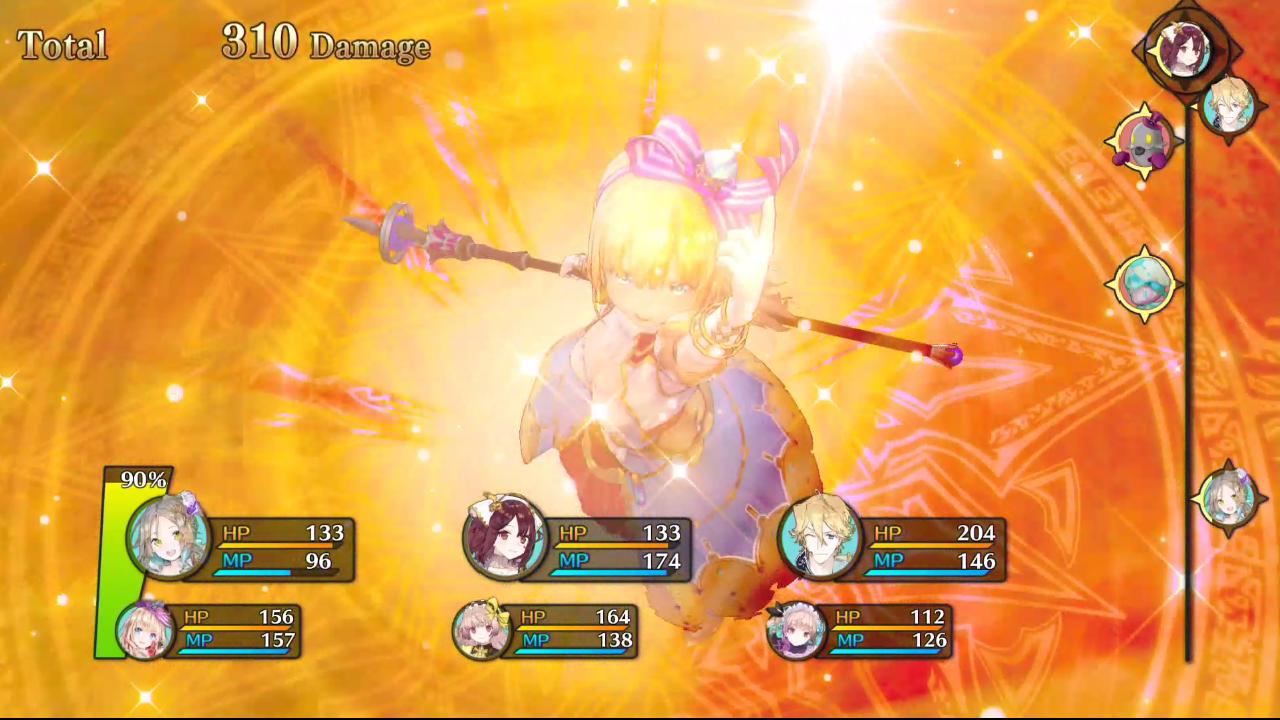Click the brown-haired girl's turn-order marker
Viewport: 1280px width, 720px height.
pos(1228,498)
